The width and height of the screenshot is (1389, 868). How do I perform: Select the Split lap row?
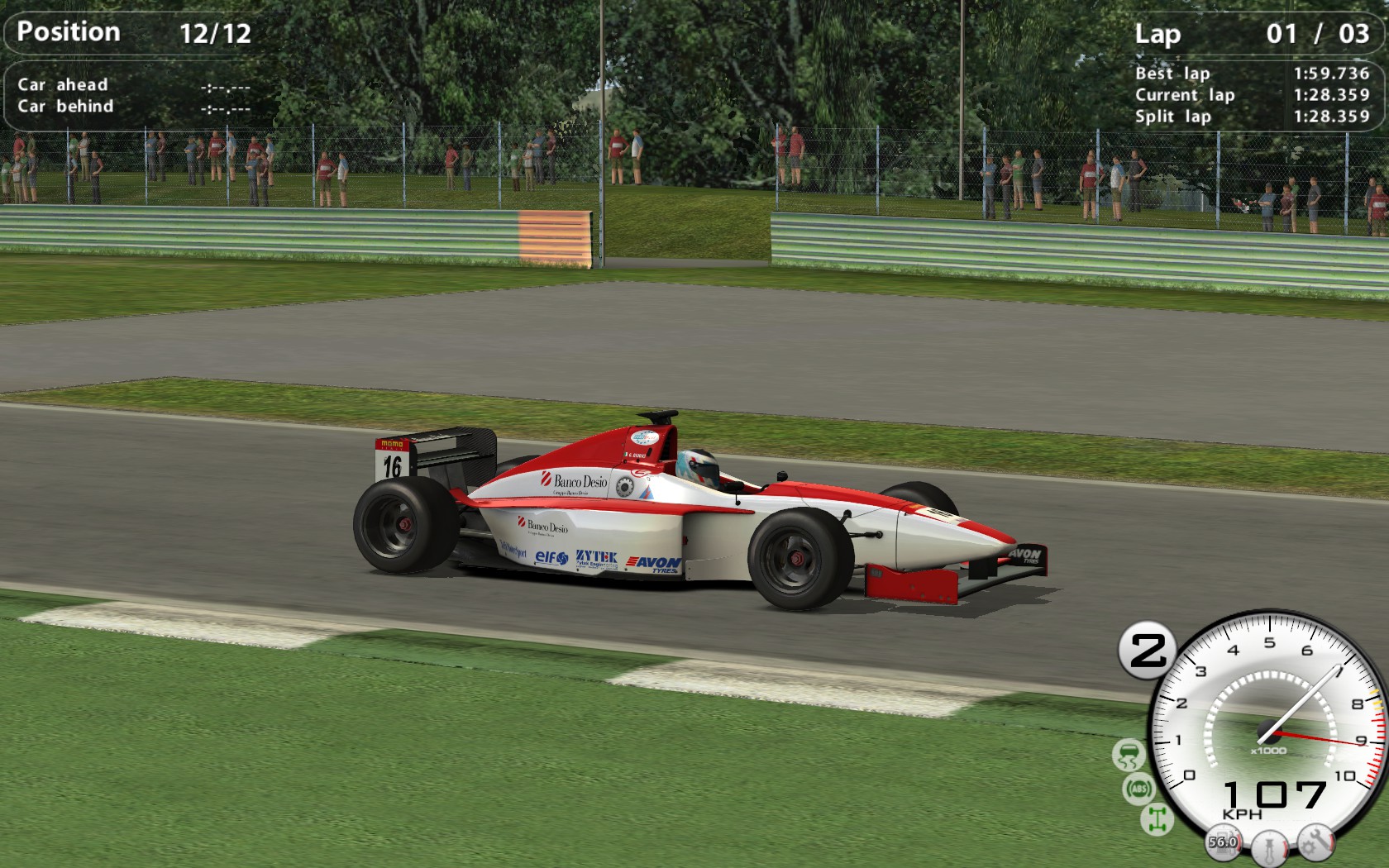click(x=1172, y=117)
